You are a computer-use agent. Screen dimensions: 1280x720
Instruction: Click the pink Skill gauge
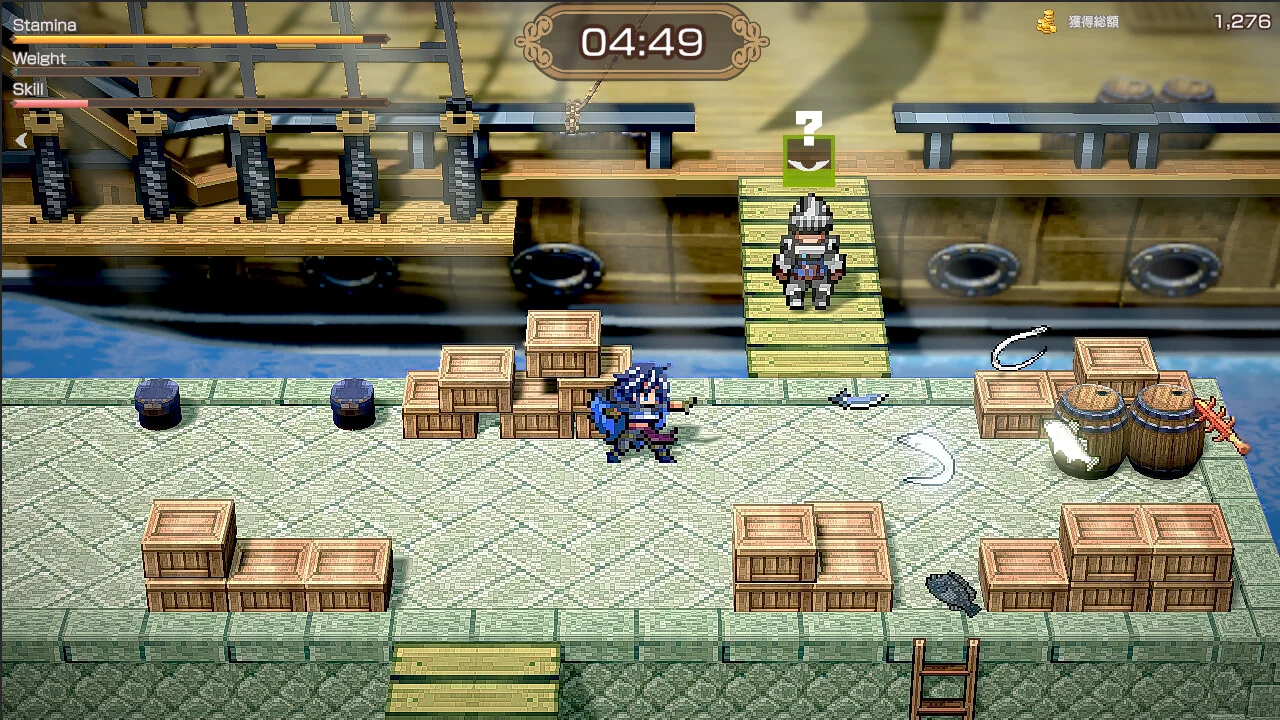[50, 104]
